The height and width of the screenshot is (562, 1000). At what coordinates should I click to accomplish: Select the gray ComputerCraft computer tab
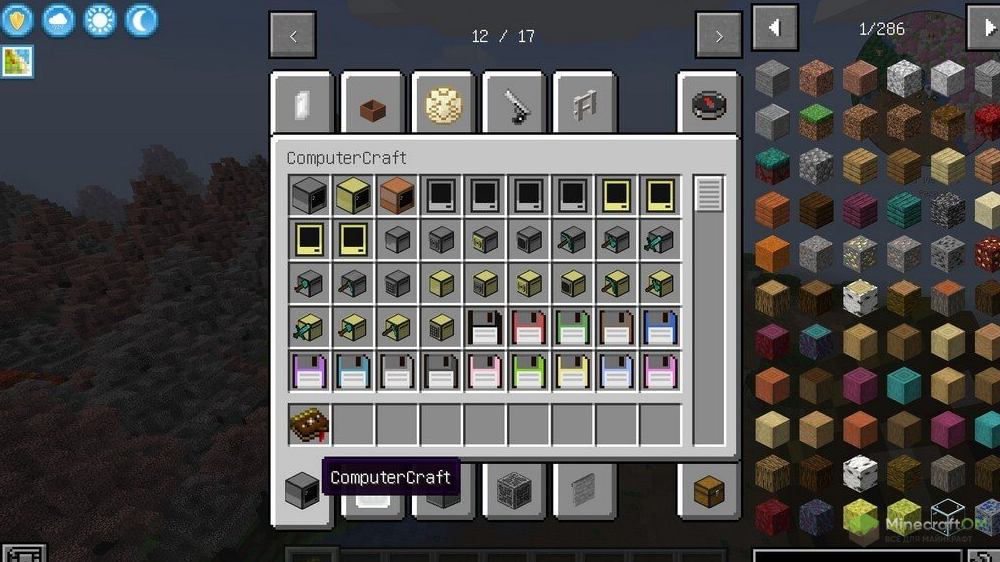tap(302, 490)
